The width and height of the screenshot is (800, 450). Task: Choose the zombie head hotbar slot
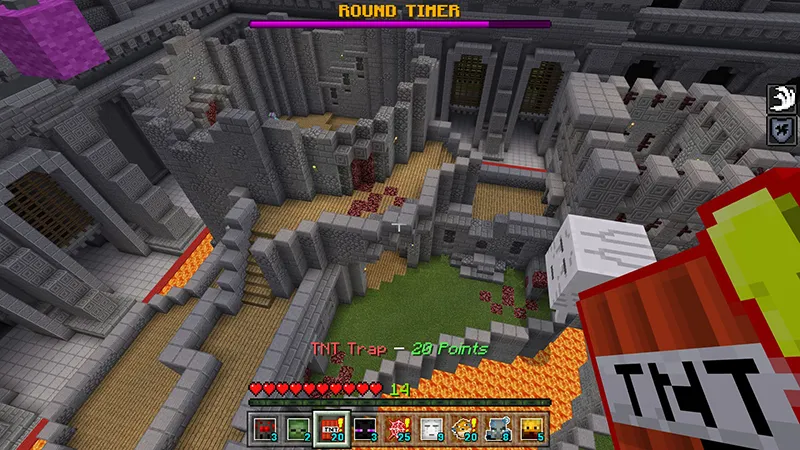point(299,427)
